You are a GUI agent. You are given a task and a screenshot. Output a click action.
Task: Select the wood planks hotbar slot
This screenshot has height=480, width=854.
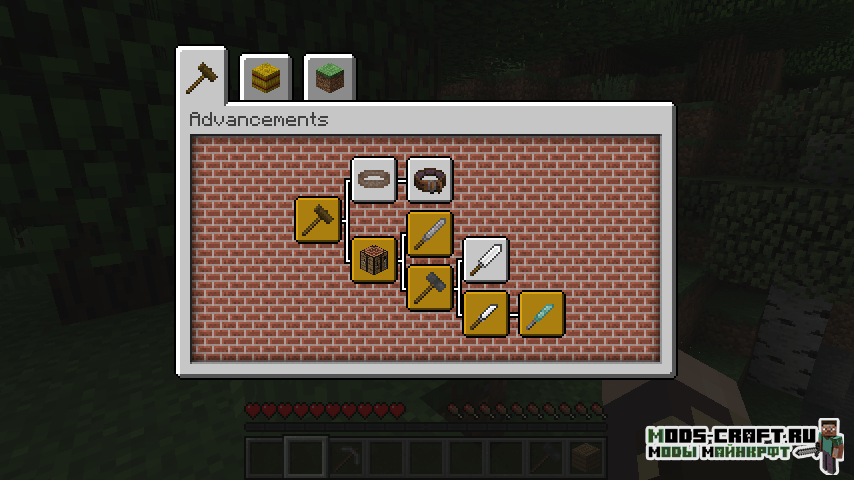(x=585, y=459)
